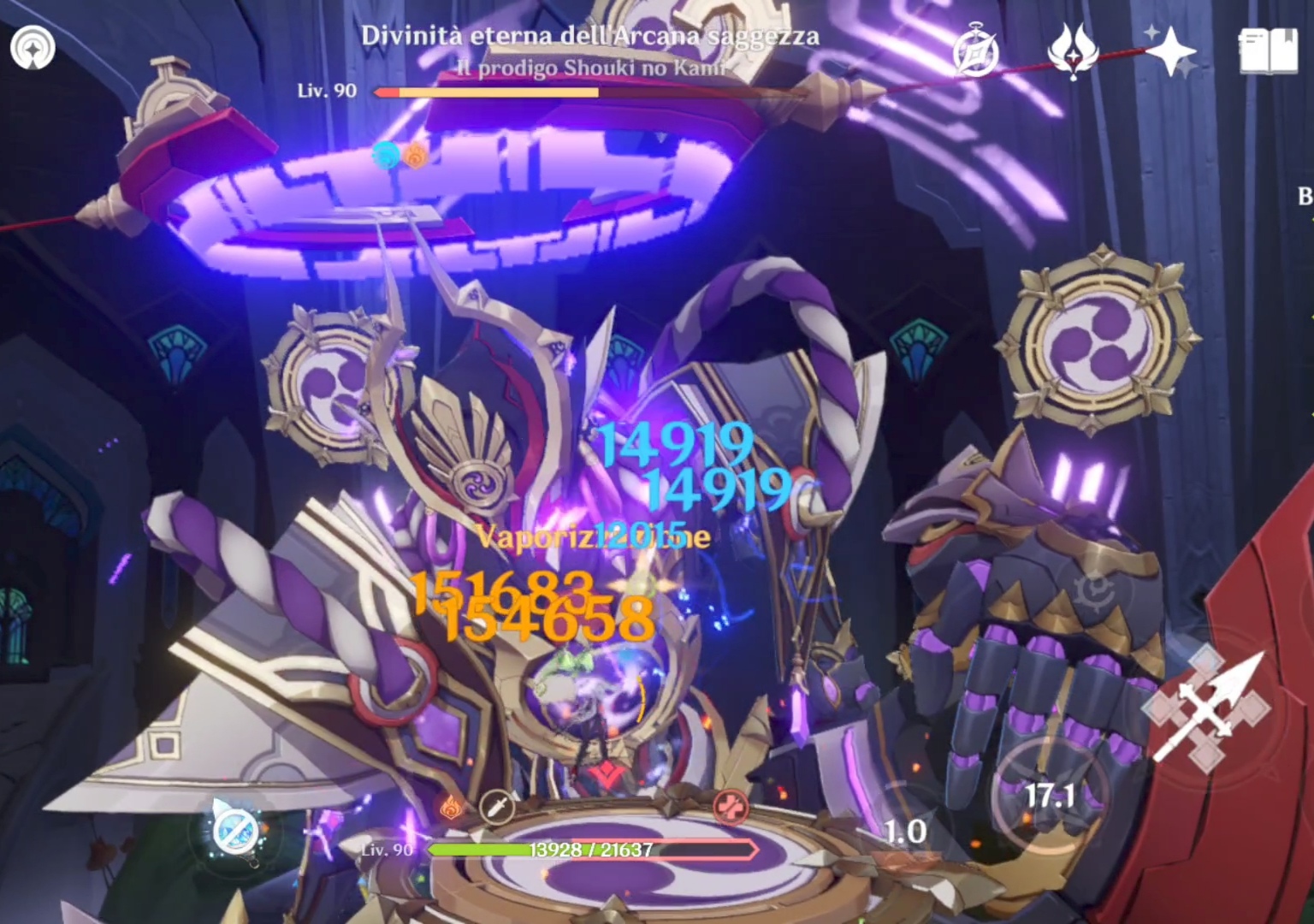The image size is (1314, 924).
Task: Select the boss title Divinità eterna dell'Arcana saggezza
Action: click(590, 37)
